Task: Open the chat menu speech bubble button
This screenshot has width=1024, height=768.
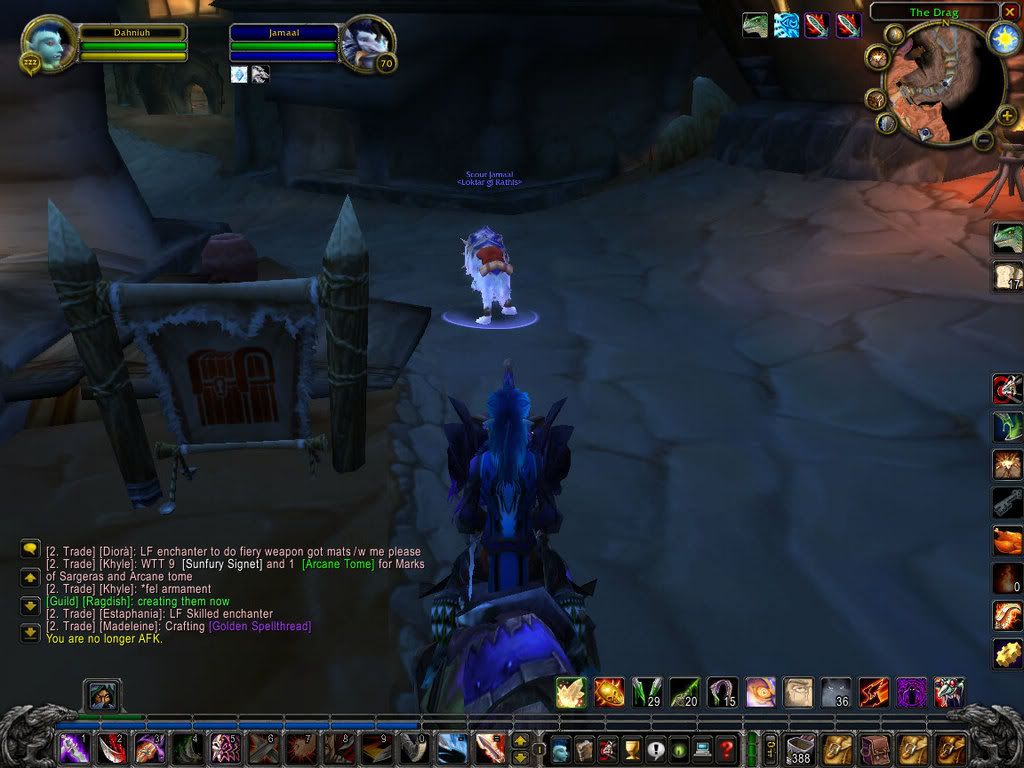Action: 29,549
